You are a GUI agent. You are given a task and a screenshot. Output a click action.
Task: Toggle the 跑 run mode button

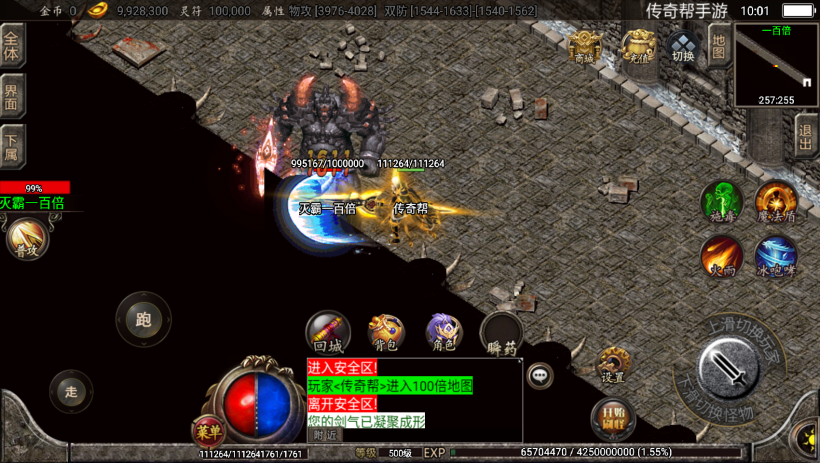(x=143, y=320)
